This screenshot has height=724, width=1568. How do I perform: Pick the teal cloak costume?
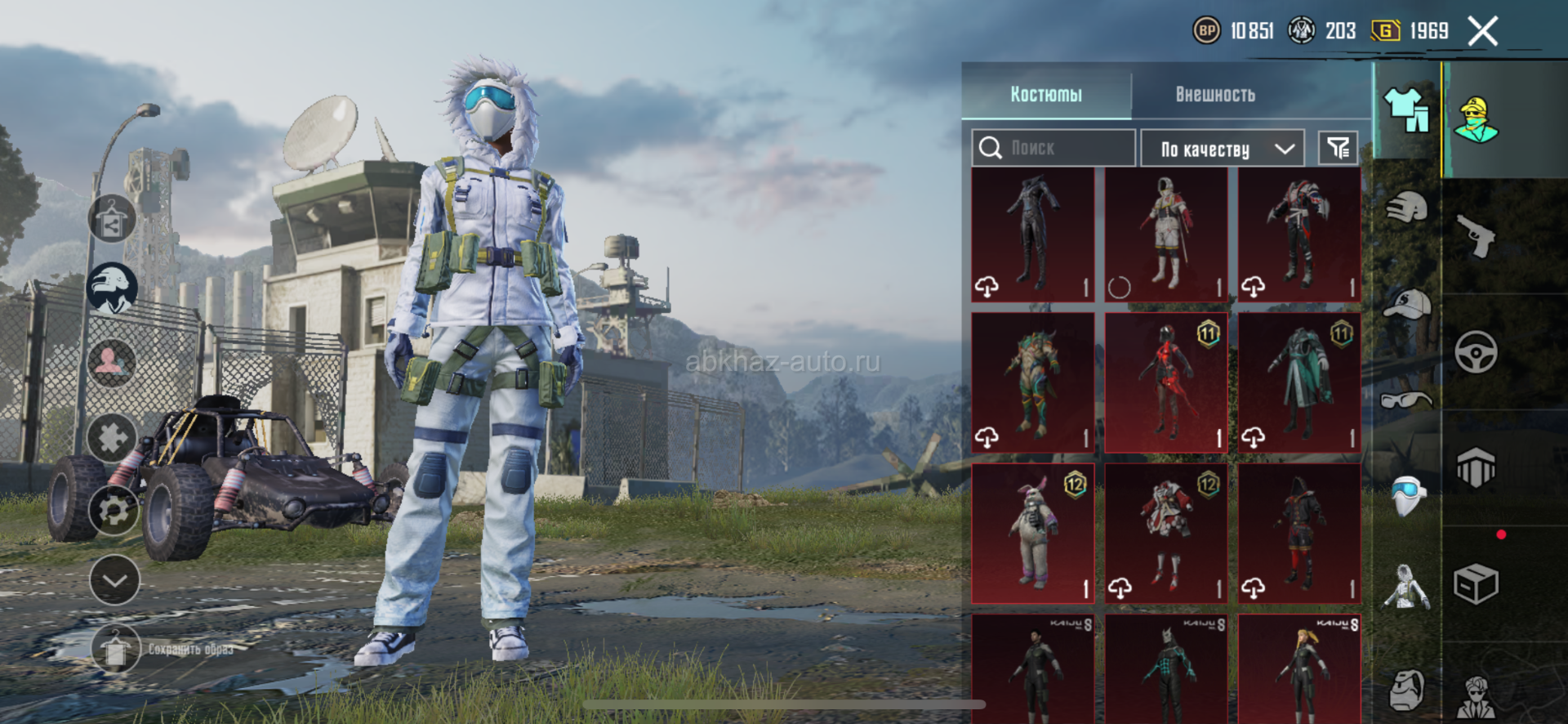[1299, 382]
